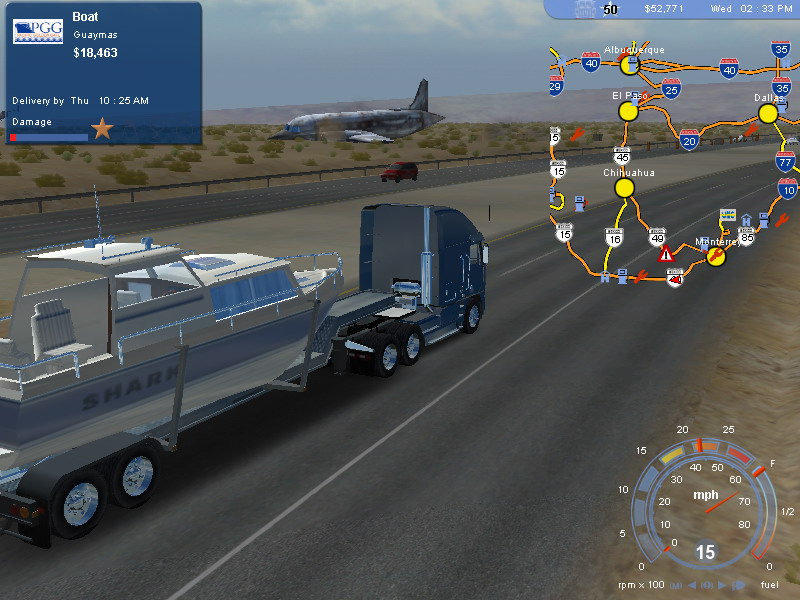Viewport: 800px width, 600px height.
Task: Click the red warning triangle map marker
Action: [x=666, y=255]
